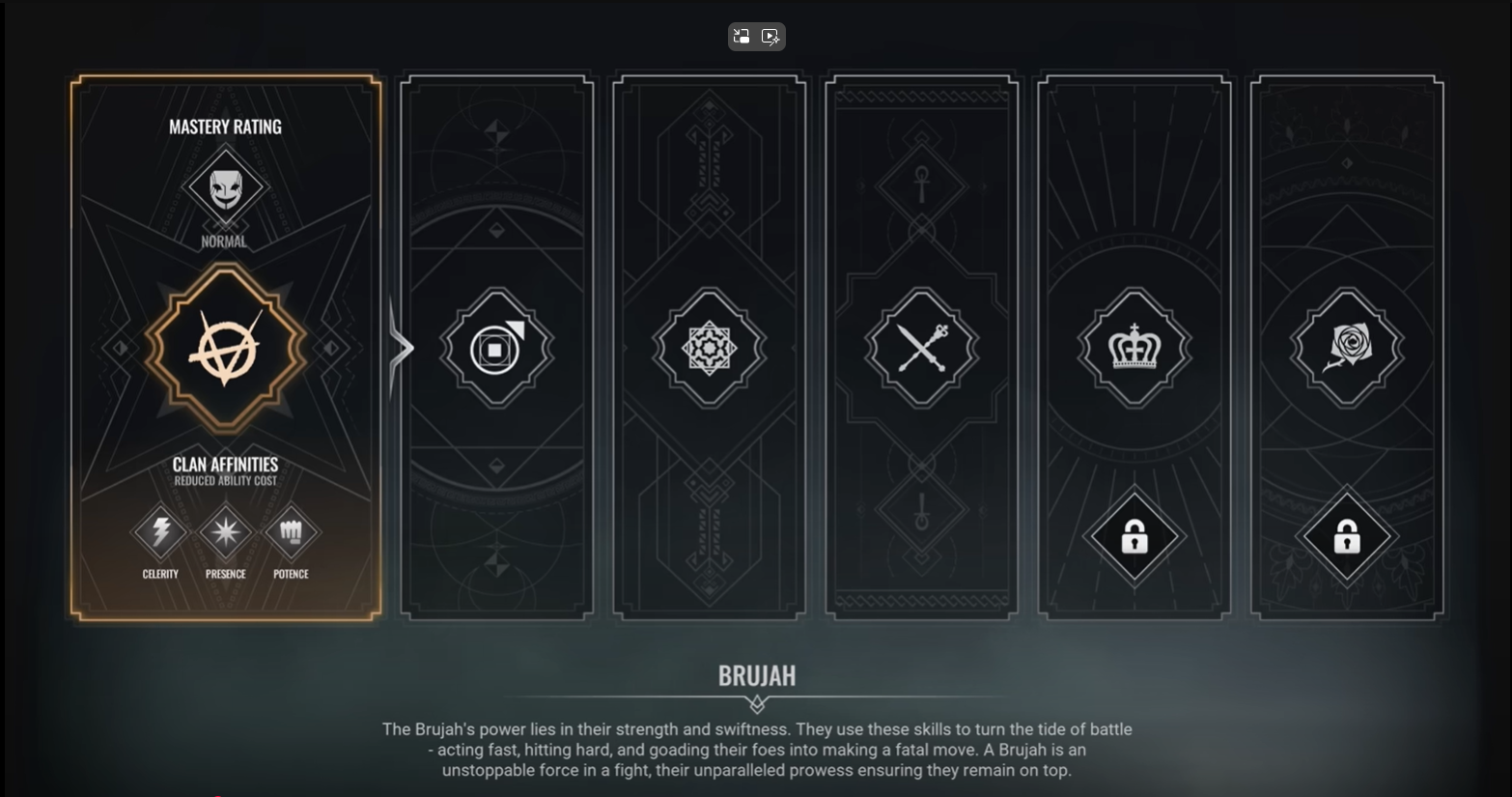Click the right overlay play icon at top
This screenshot has height=797, width=1512.
[x=770, y=37]
